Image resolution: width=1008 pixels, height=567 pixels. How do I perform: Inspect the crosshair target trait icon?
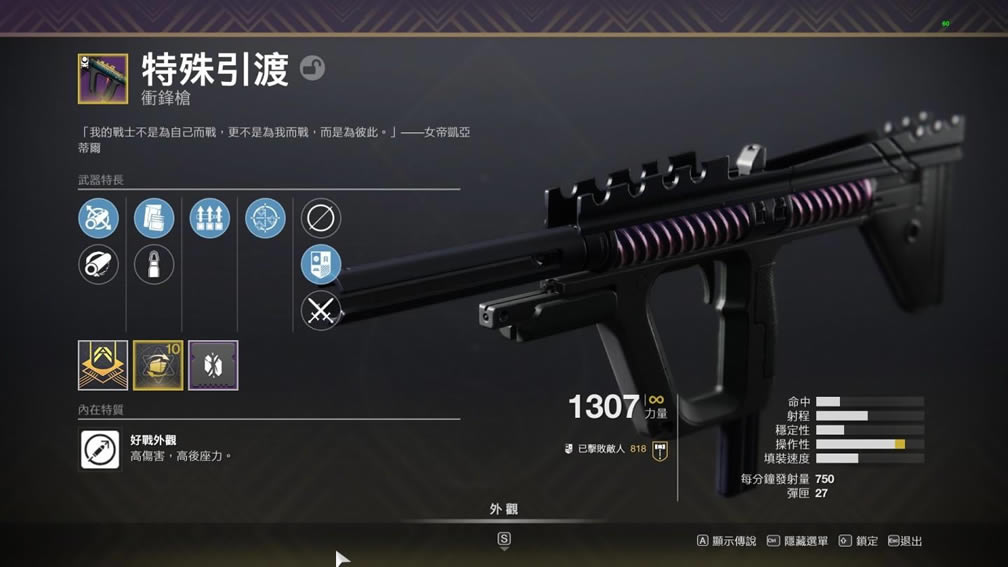(265, 218)
